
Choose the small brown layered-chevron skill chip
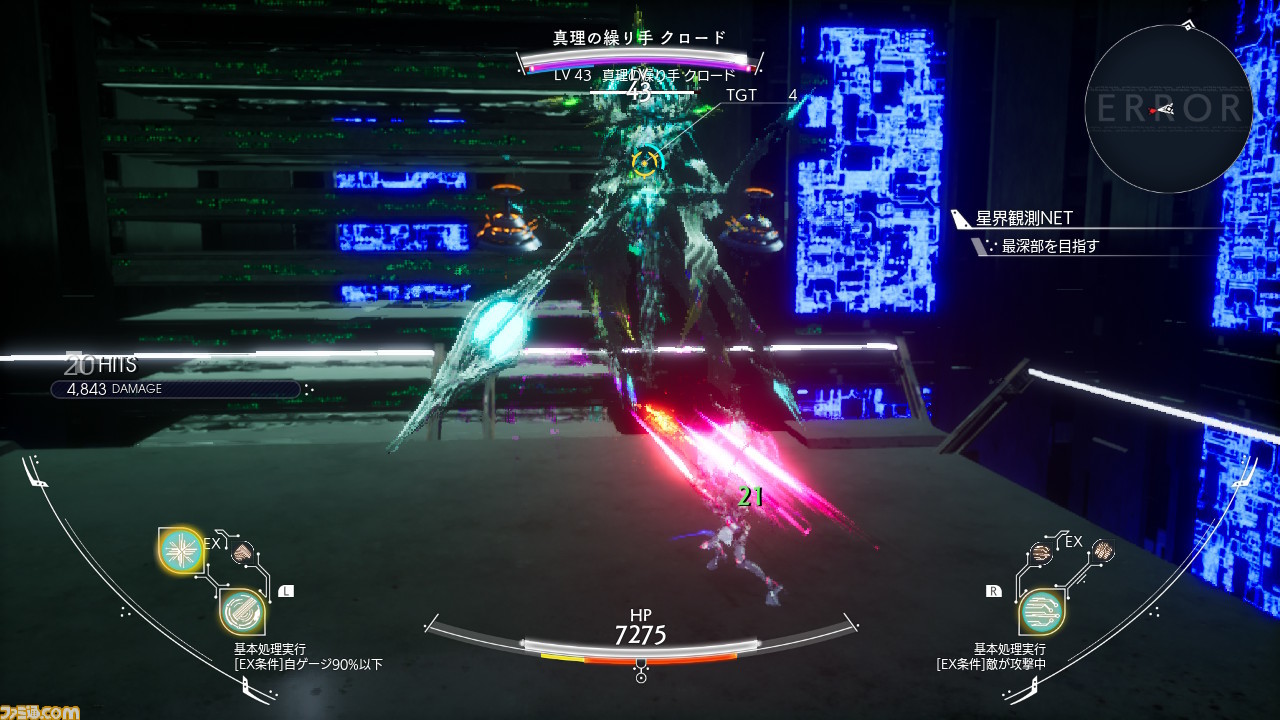pyautogui.click(x=242, y=553)
